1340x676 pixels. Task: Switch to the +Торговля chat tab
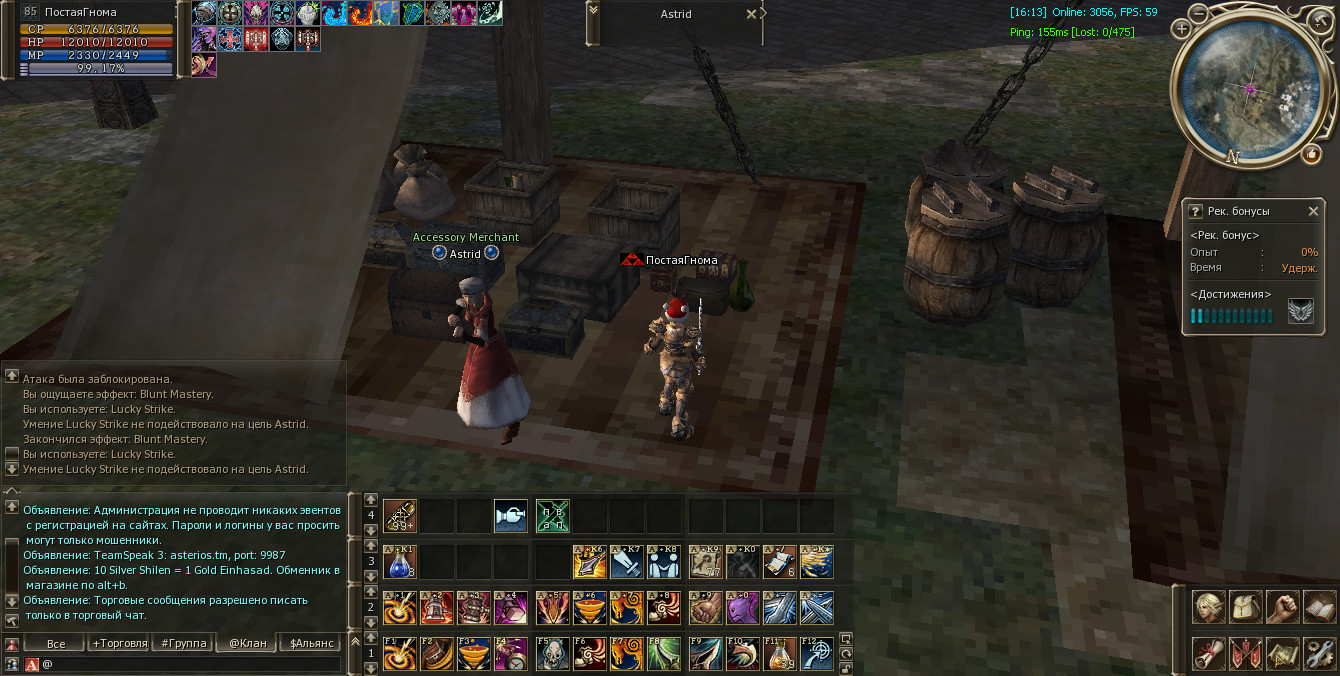(x=119, y=643)
